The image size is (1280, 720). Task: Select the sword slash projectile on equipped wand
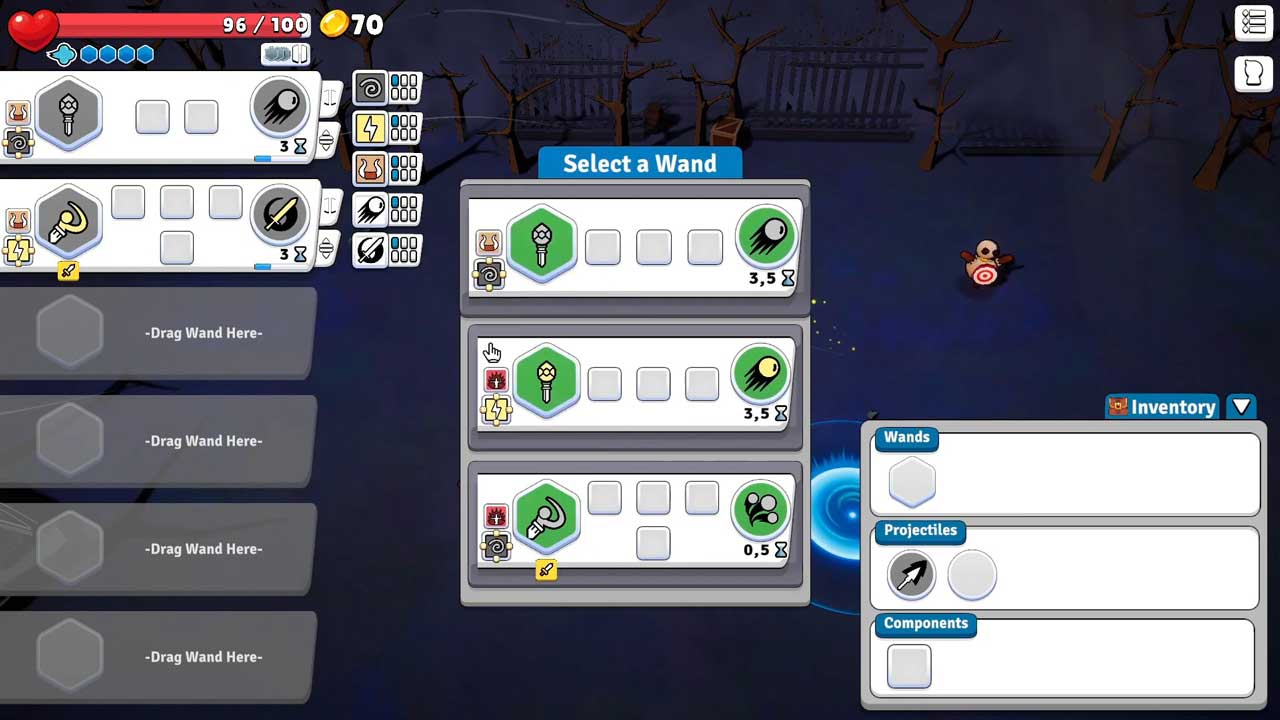pyautogui.click(x=279, y=217)
